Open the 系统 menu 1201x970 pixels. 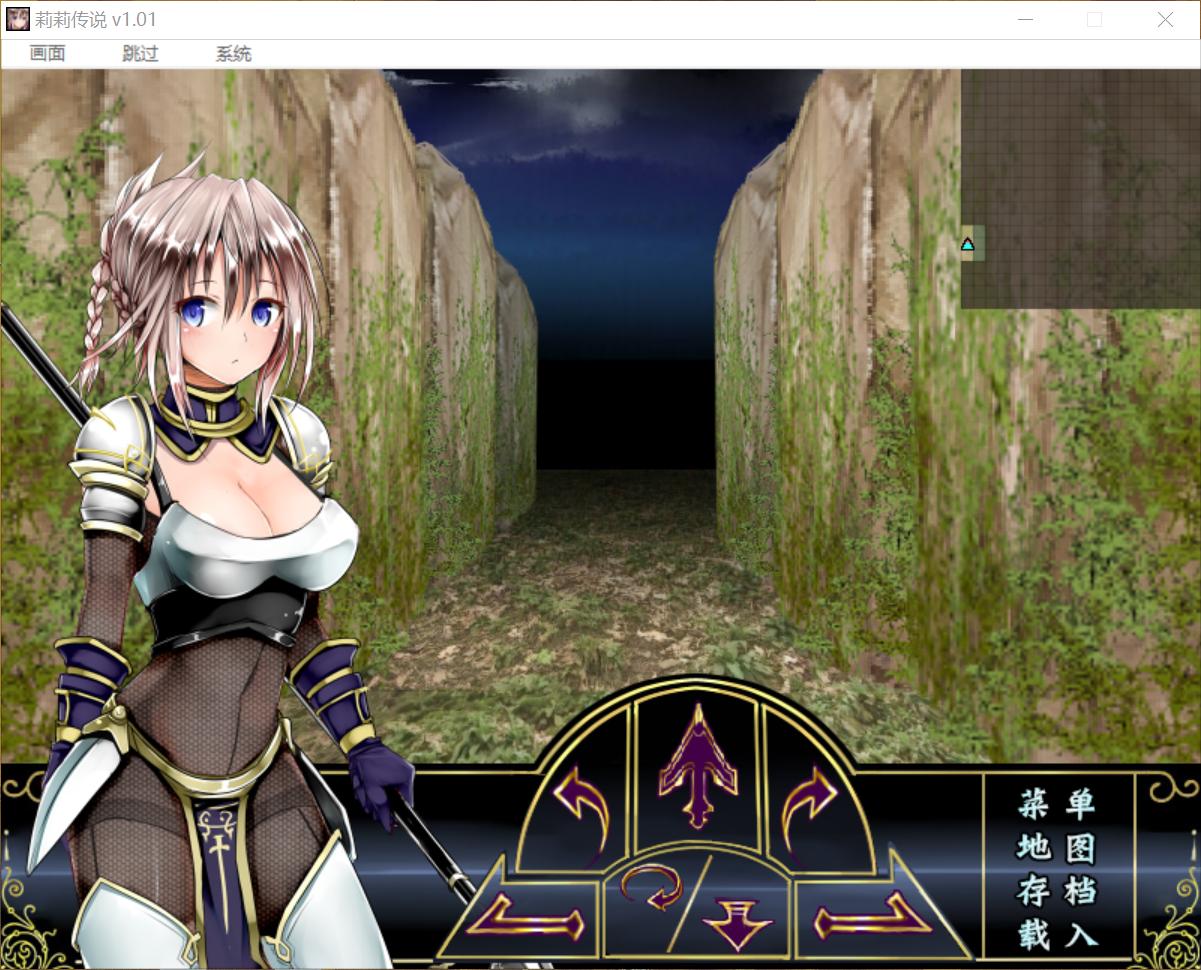233,54
